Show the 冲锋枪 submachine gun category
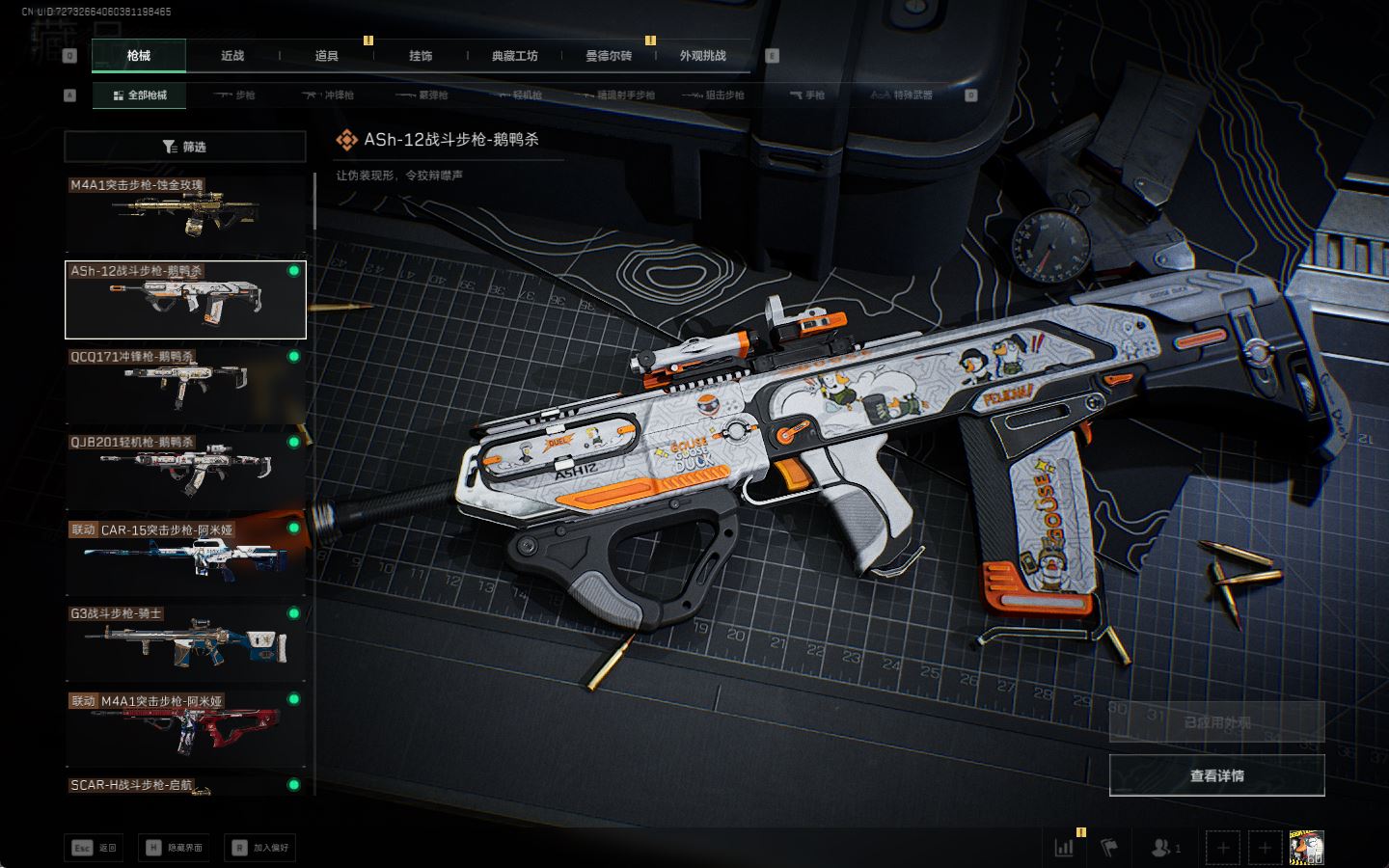This screenshot has width=1389, height=868. (329, 95)
